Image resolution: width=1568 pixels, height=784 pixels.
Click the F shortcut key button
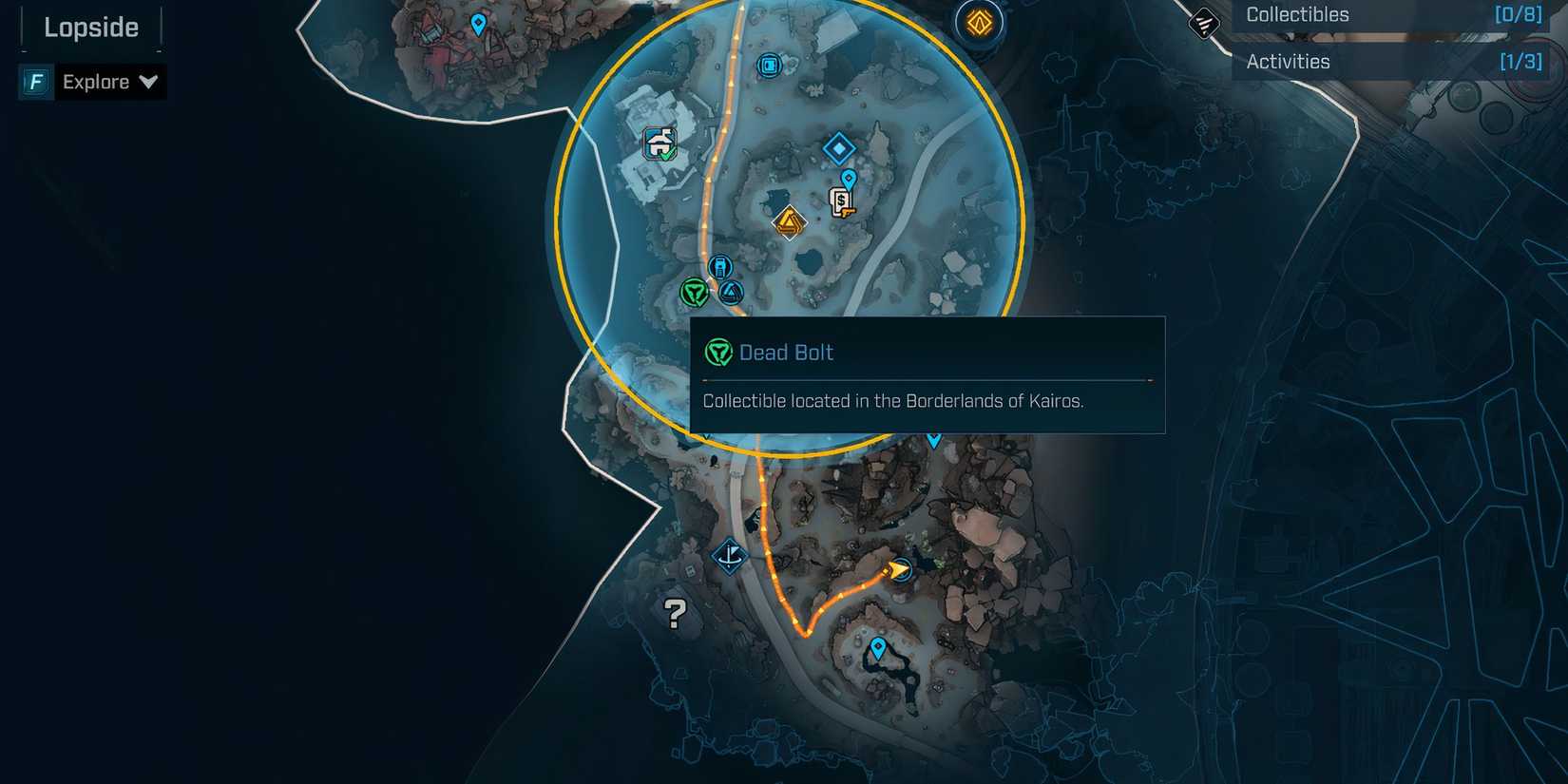(34, 82)
